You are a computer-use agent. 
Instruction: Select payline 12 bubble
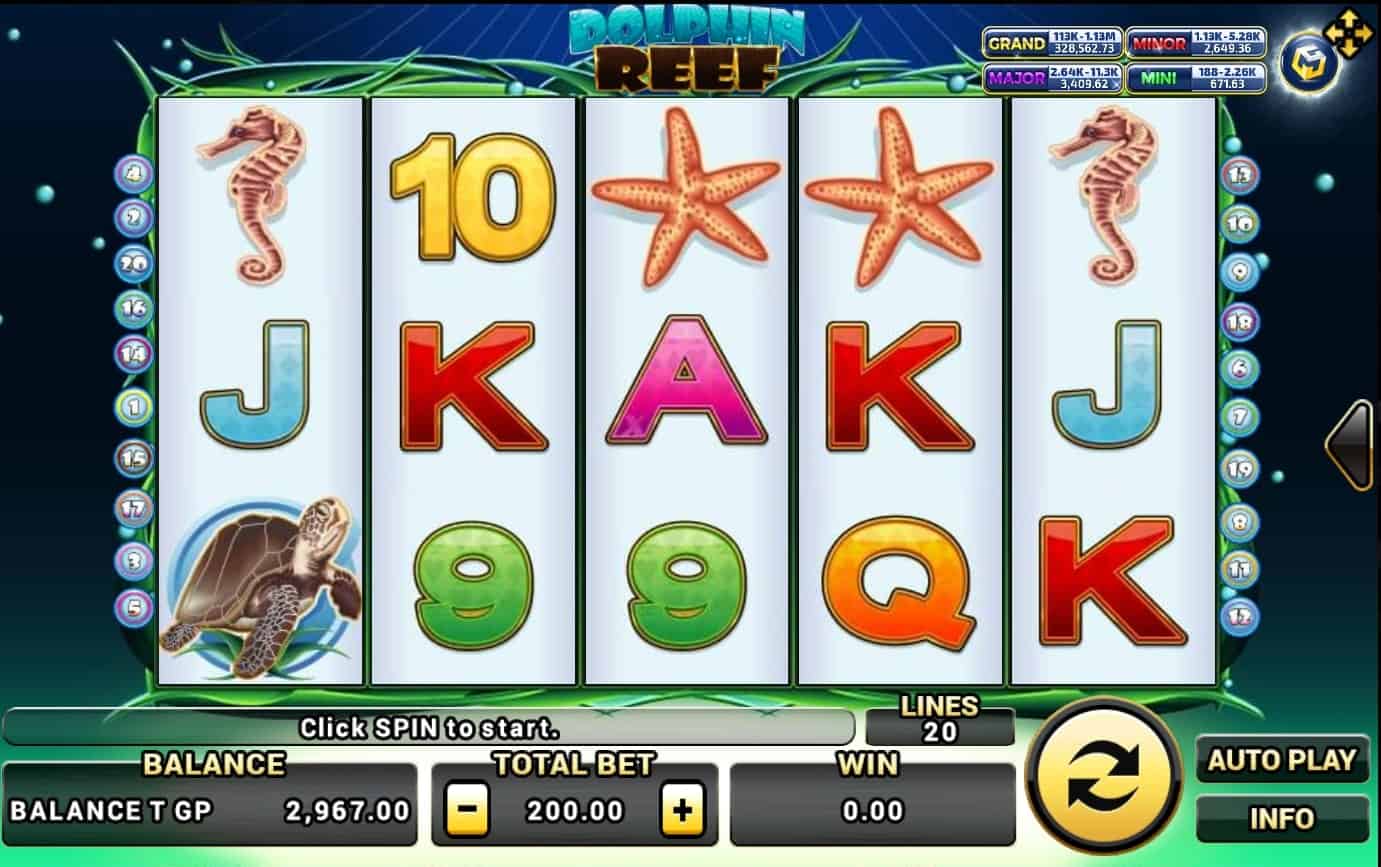[x=1240, y=617]
